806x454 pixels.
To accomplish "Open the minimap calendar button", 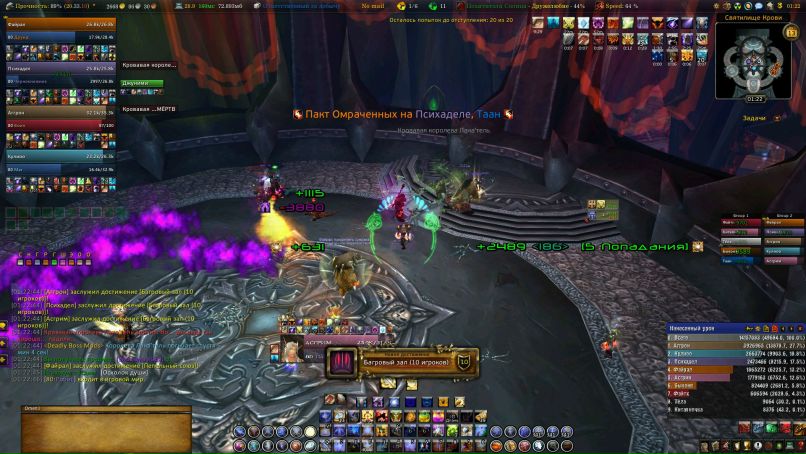I will (790, 32).
